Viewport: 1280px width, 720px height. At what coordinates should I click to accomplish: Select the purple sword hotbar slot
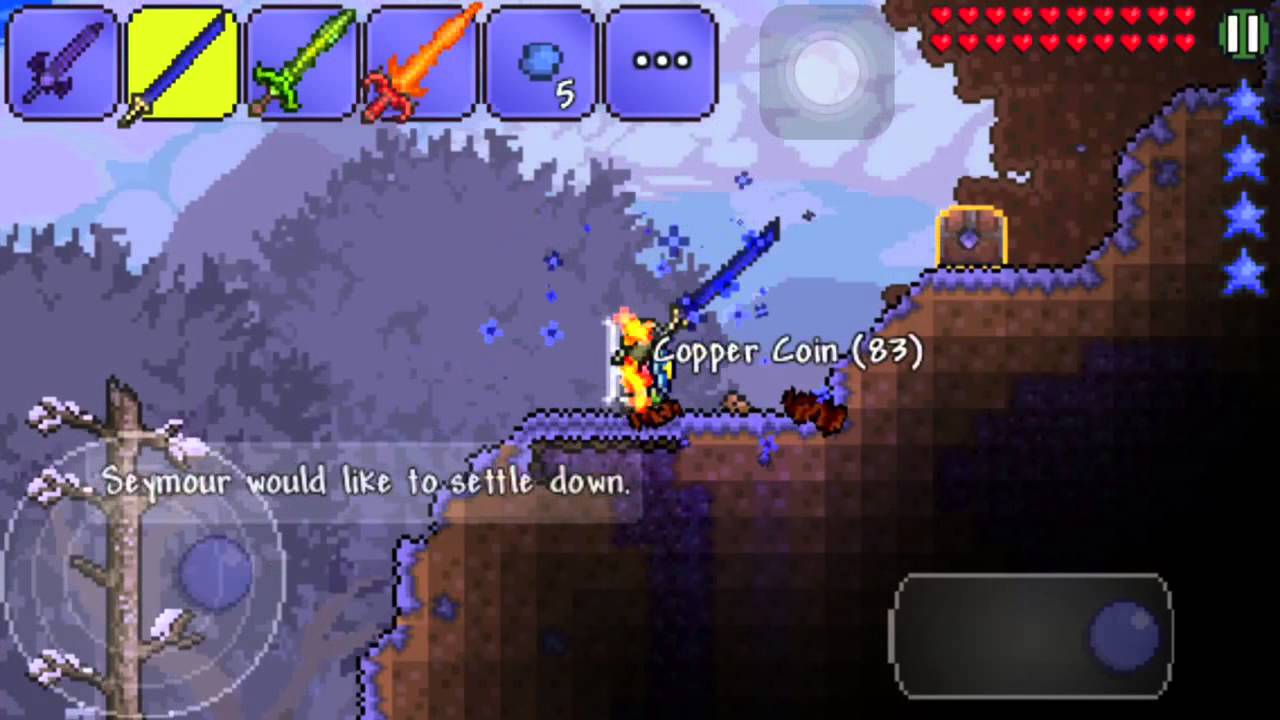tap(62, 64)
